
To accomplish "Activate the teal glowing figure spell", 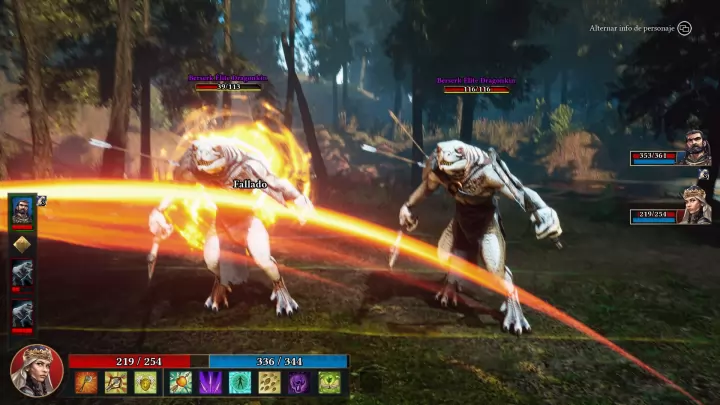I will (240, 382).
